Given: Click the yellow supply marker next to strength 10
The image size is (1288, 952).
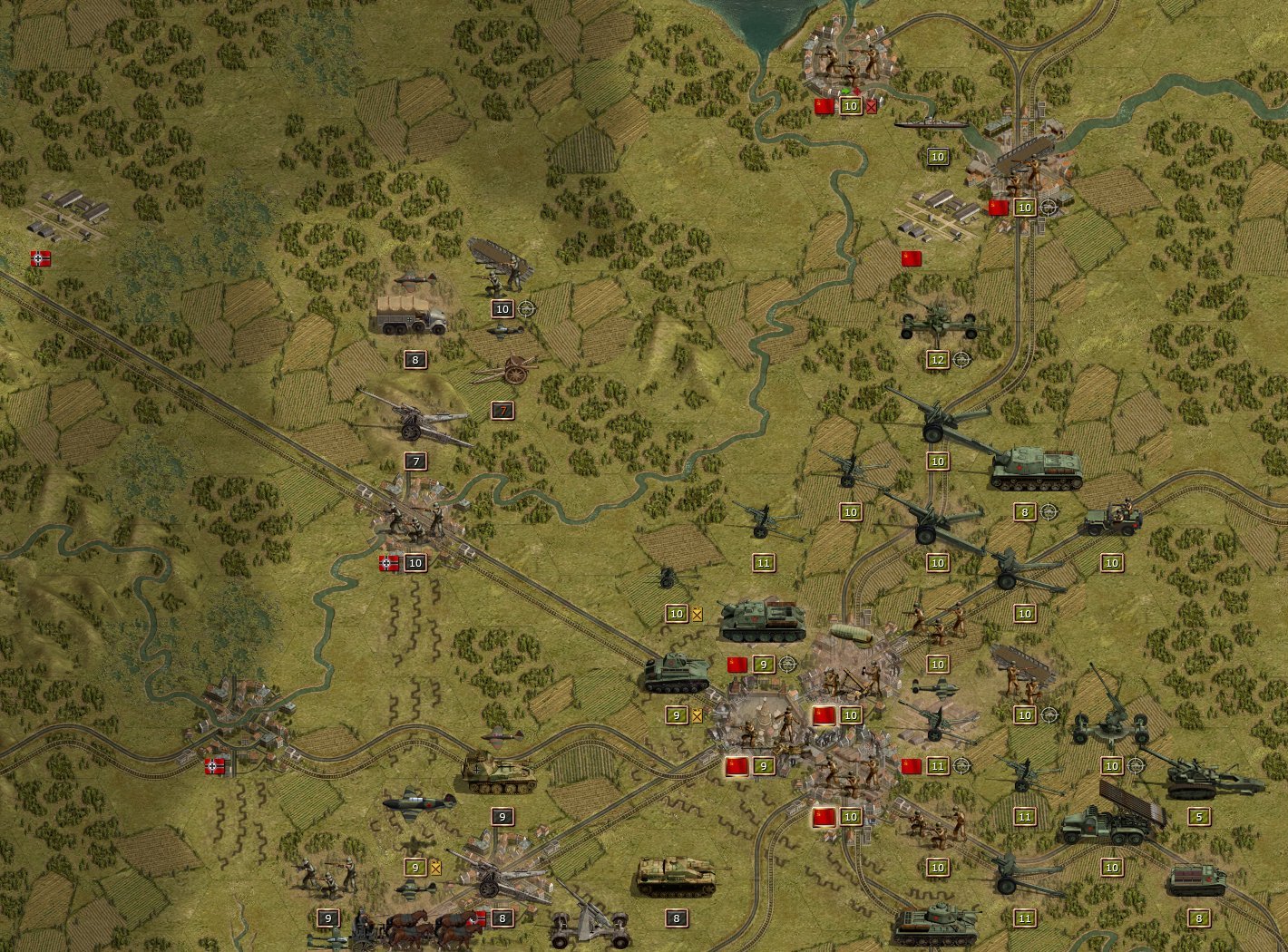Looking at the screenshot, I should (x=697, y=614).
